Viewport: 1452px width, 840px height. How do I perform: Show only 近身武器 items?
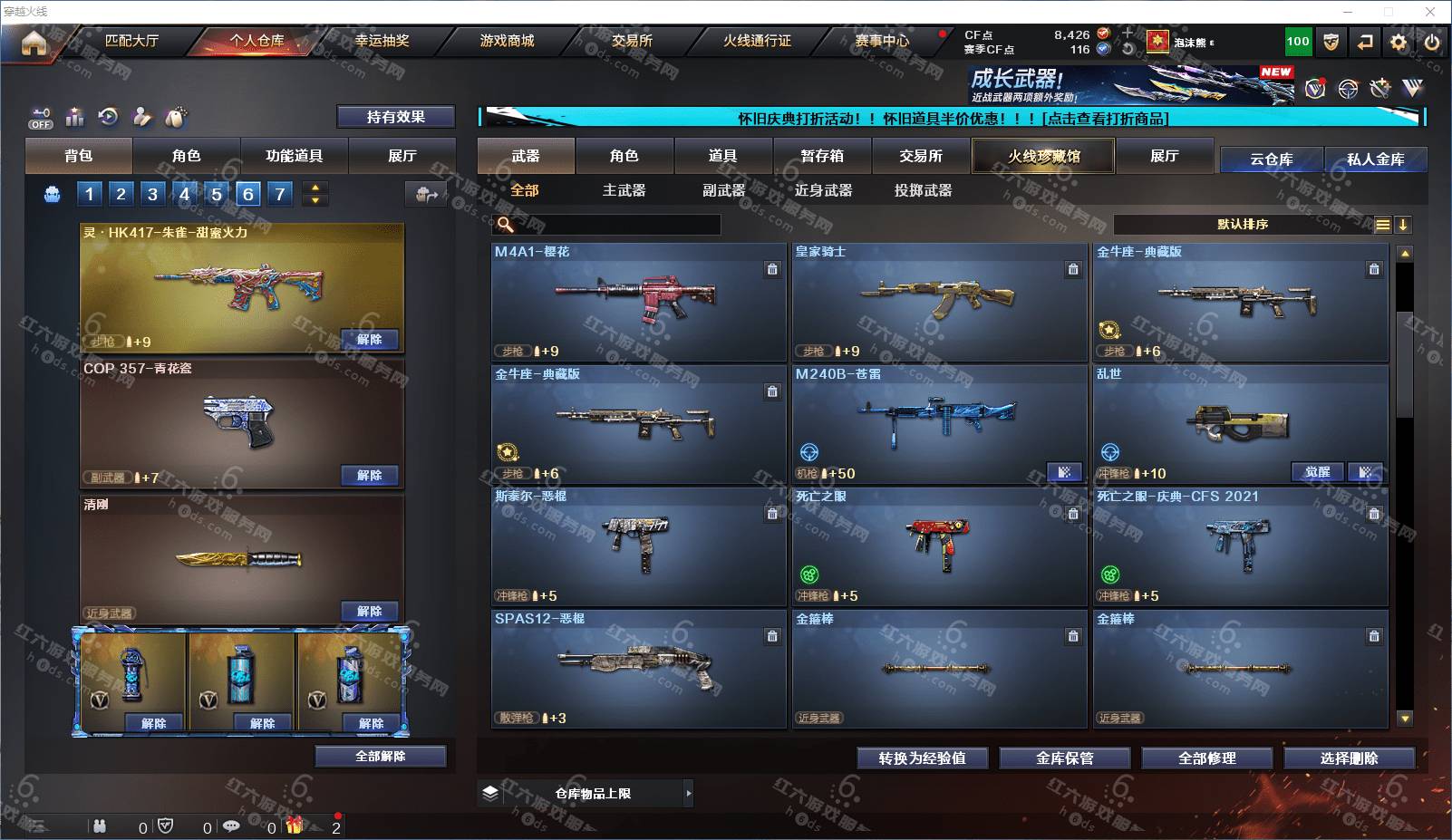(823, 190)
